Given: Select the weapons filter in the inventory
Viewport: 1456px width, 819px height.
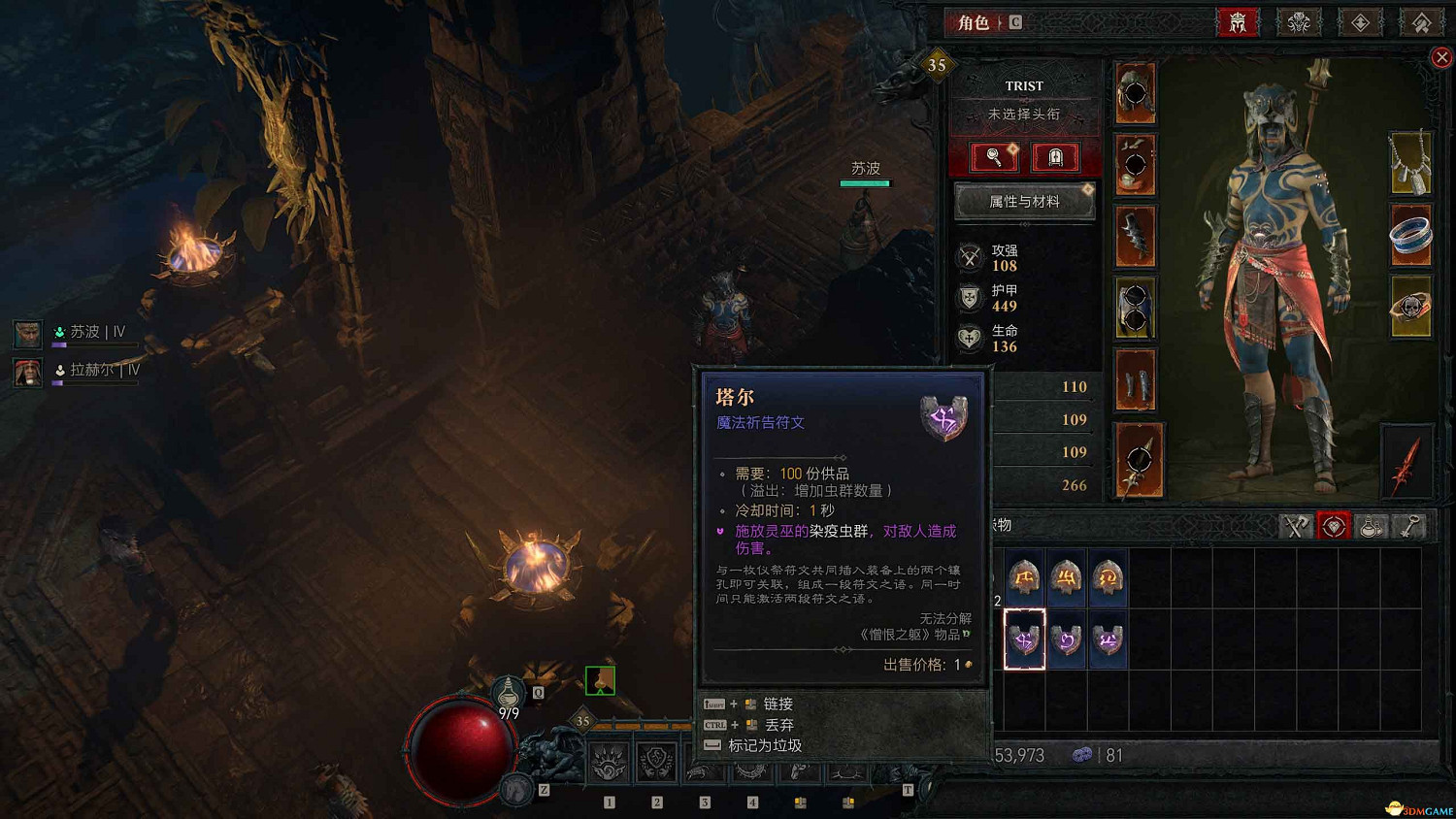Looking at the screenshot, I should pos(1296,526).
